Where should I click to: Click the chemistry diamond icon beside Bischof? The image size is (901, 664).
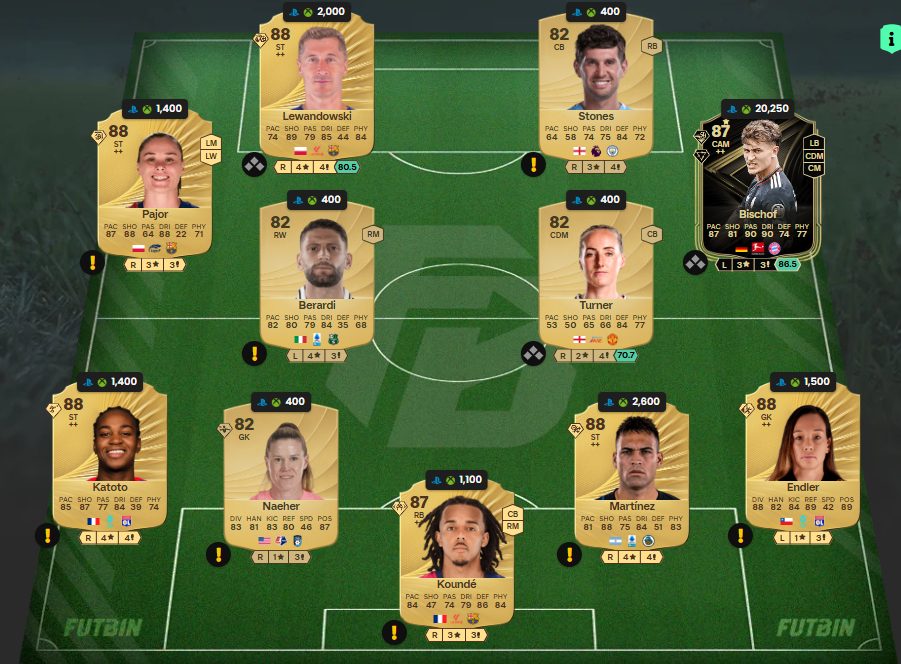(x=695, y=263)
